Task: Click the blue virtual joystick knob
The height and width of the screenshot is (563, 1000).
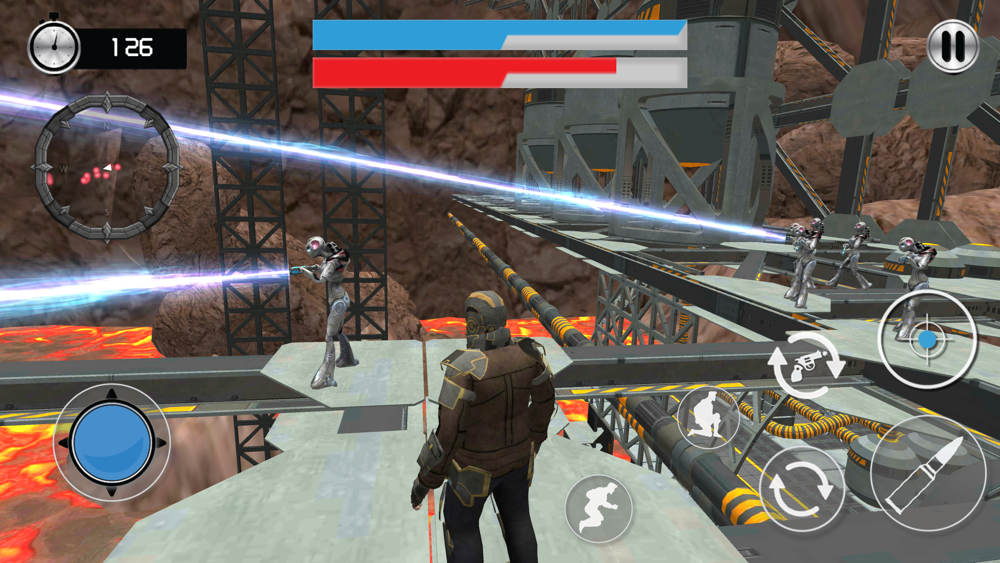Action: (112, 443)
